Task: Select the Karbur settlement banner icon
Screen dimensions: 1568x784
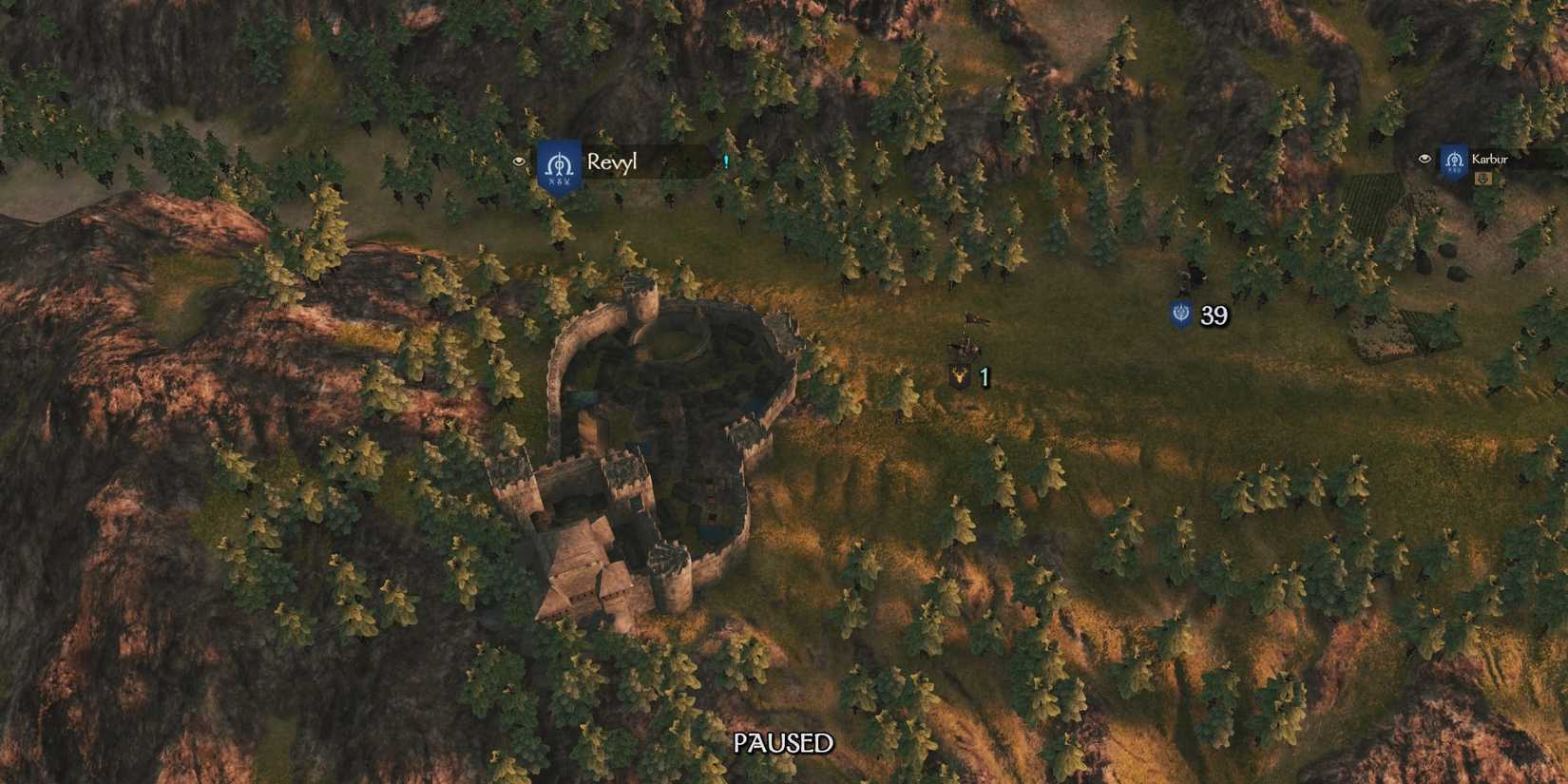Action: pyautogui.click(x=1454, y=162)
